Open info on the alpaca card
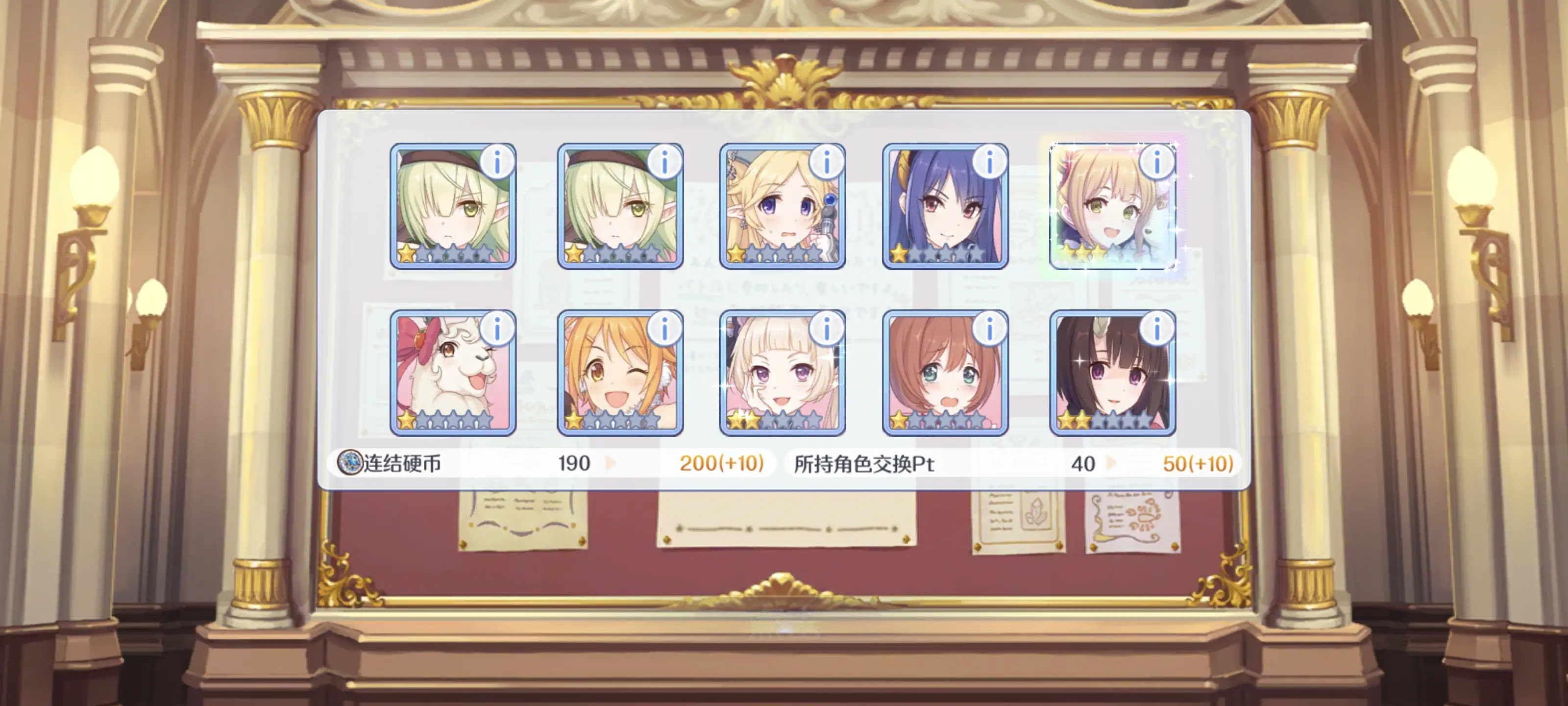 tap(497, 329)
